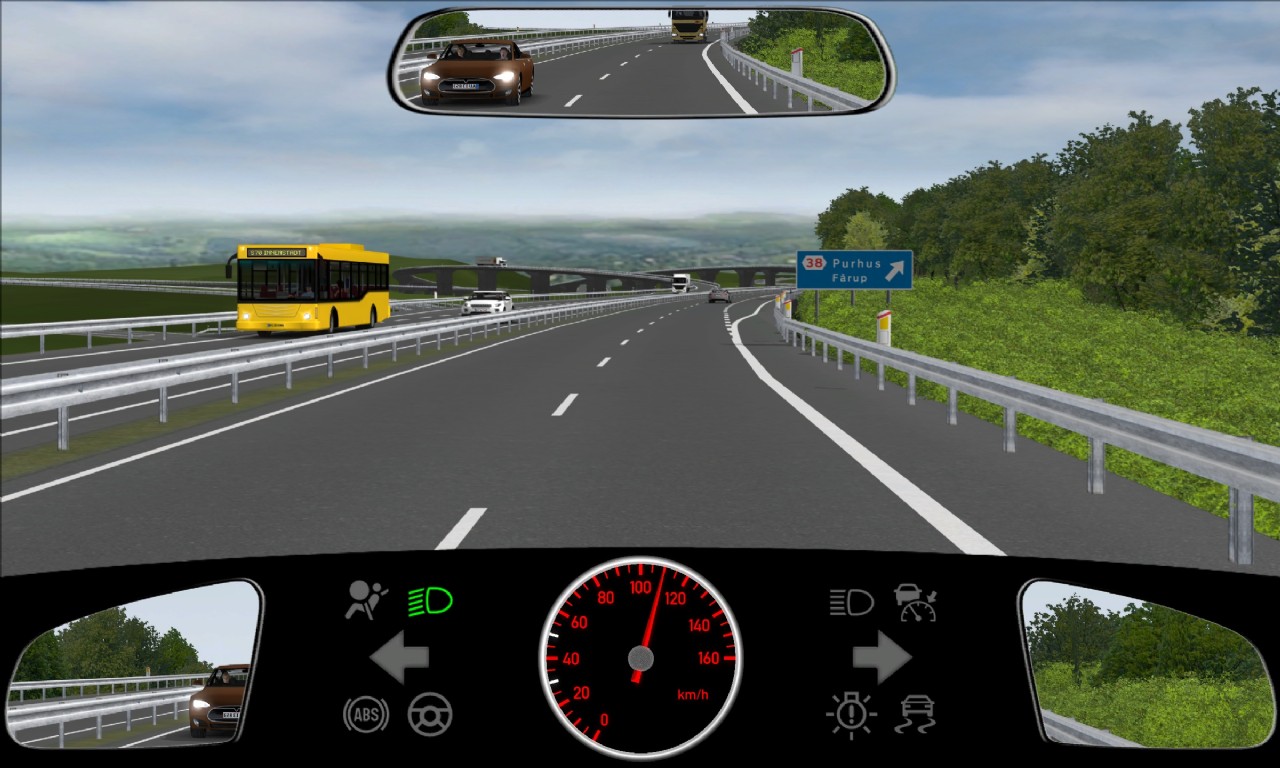Activate the left turn signal arrow
This screenshot has height=768, width=1280.
pyautogui.click(x=398, y=657)
